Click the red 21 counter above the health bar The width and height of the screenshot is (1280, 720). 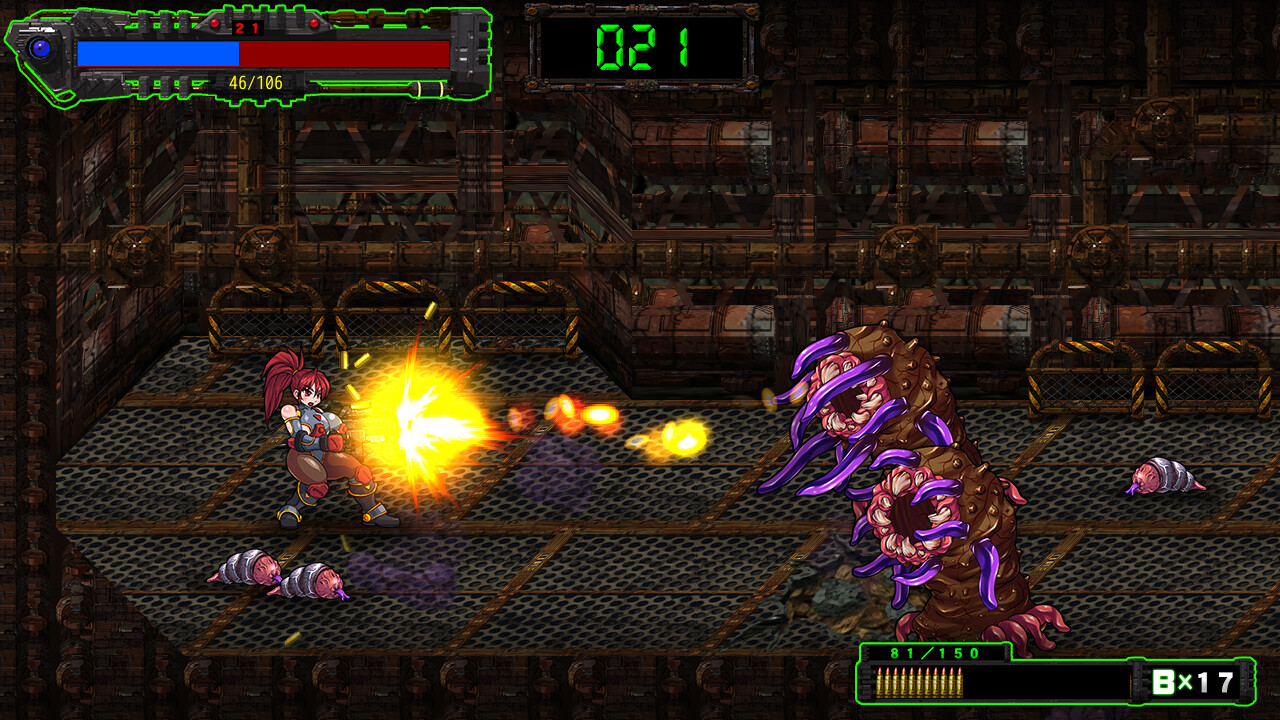coord(247,28)
